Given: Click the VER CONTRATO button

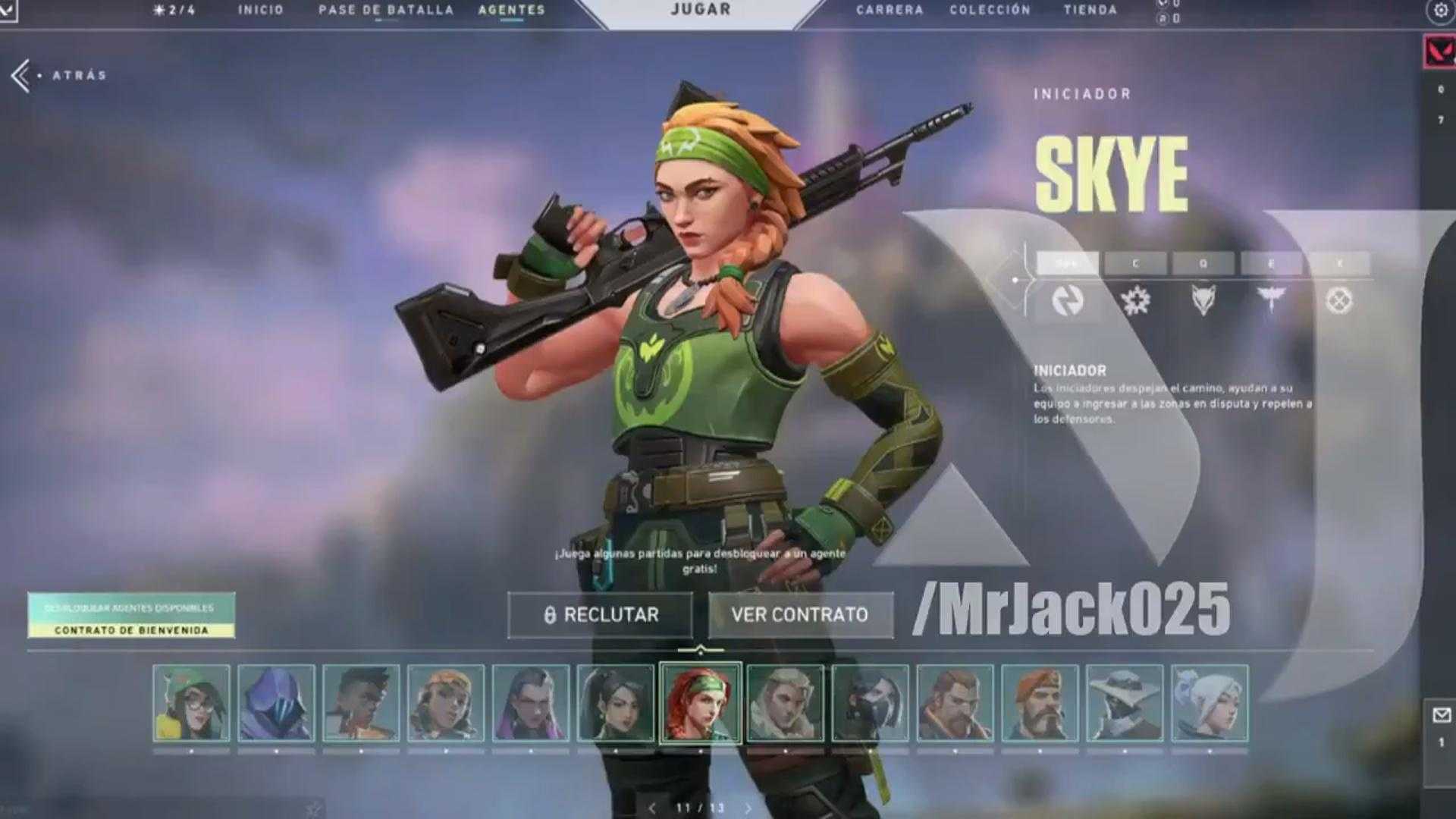Looking at the screenshot, I should coord(800,615).
